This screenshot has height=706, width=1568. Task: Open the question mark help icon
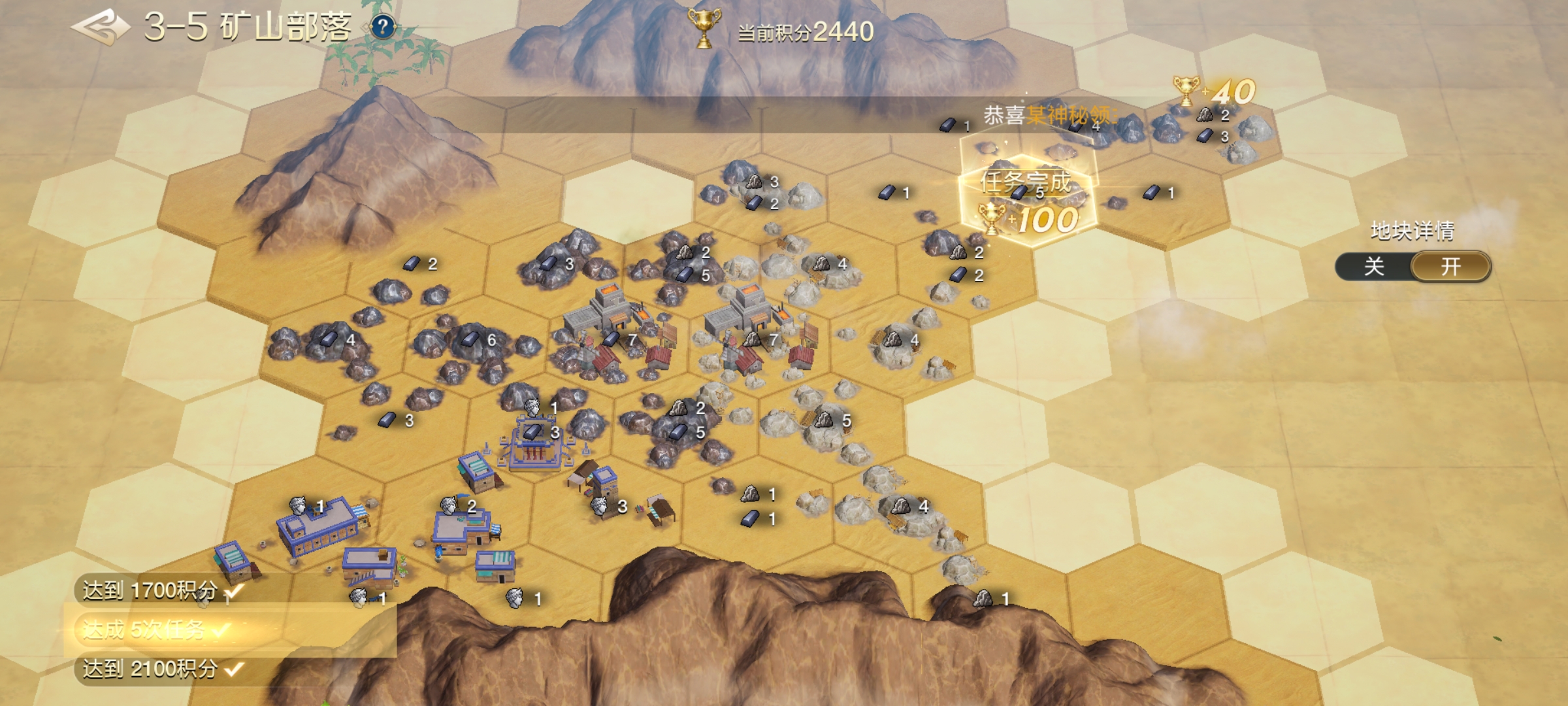point(383,27)
